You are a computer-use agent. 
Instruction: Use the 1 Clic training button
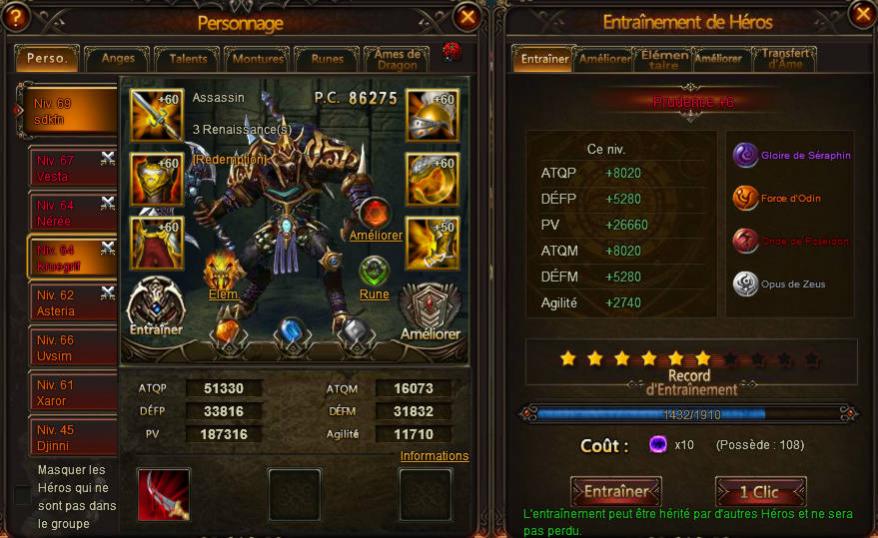pos(760,491)
